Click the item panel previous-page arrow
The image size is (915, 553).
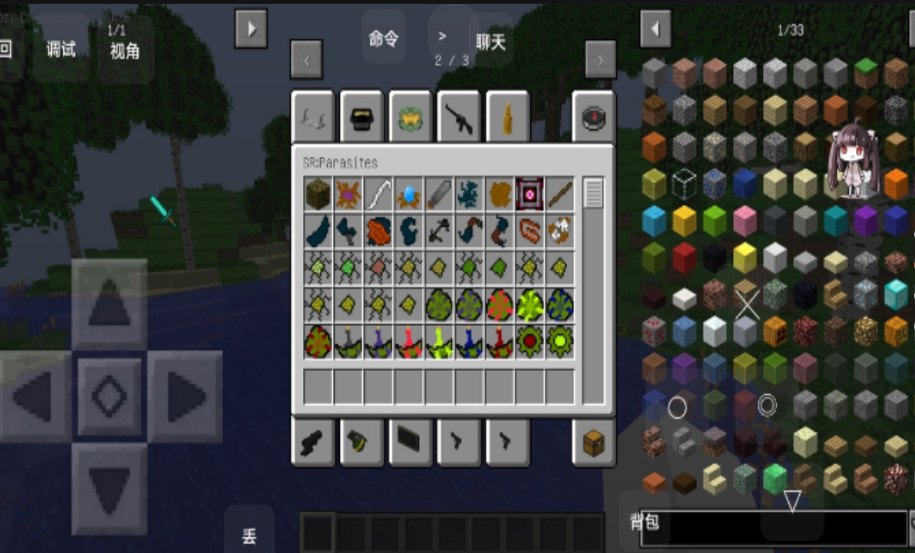[656, 29]
